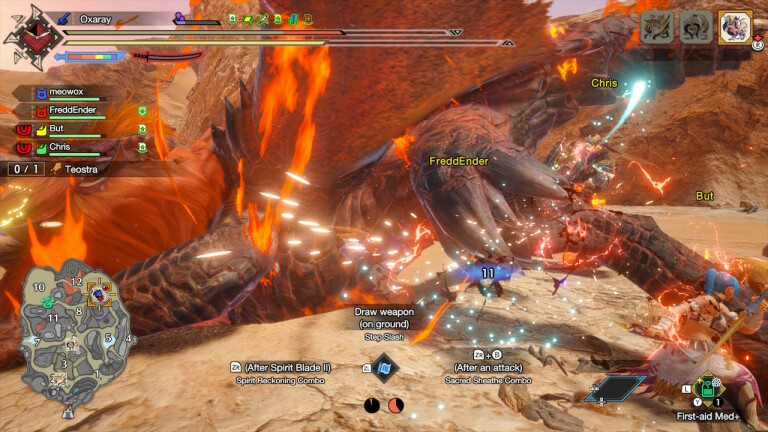Open the Teostra quest objective tracker
This screenshot has height=432, width=768.
click(68, 169)
